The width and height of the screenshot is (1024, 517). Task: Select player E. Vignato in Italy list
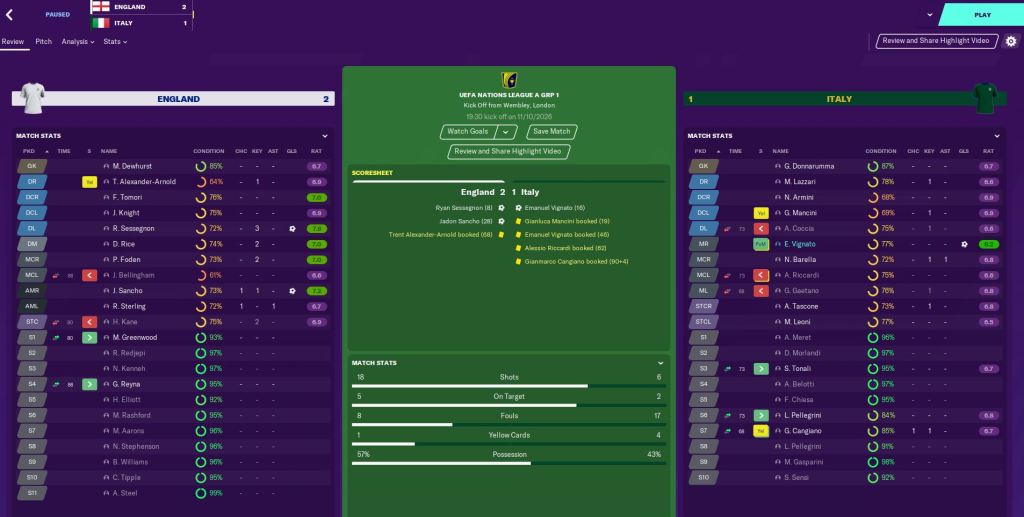800,244
